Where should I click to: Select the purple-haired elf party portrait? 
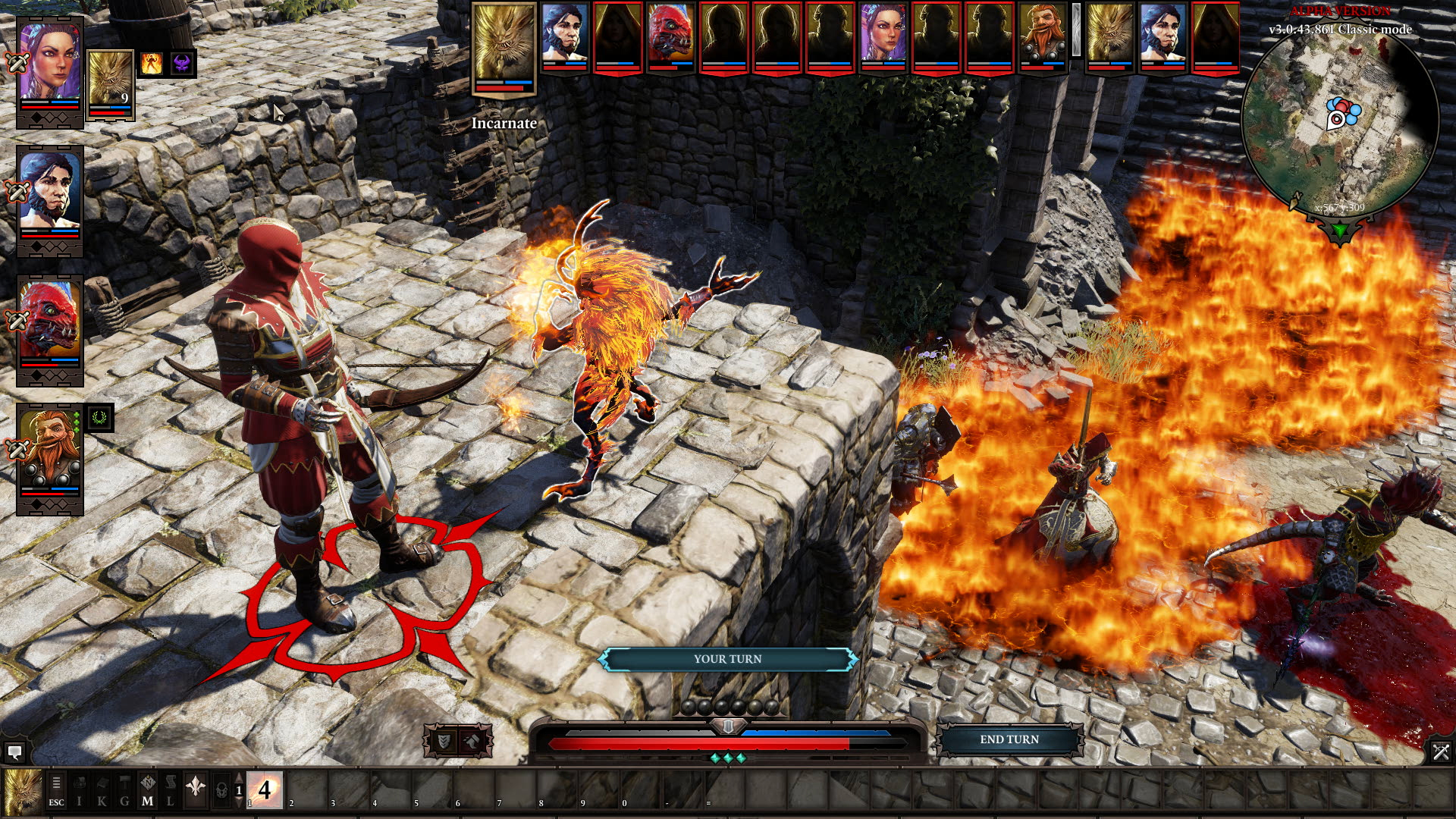[x=50, y=62]
